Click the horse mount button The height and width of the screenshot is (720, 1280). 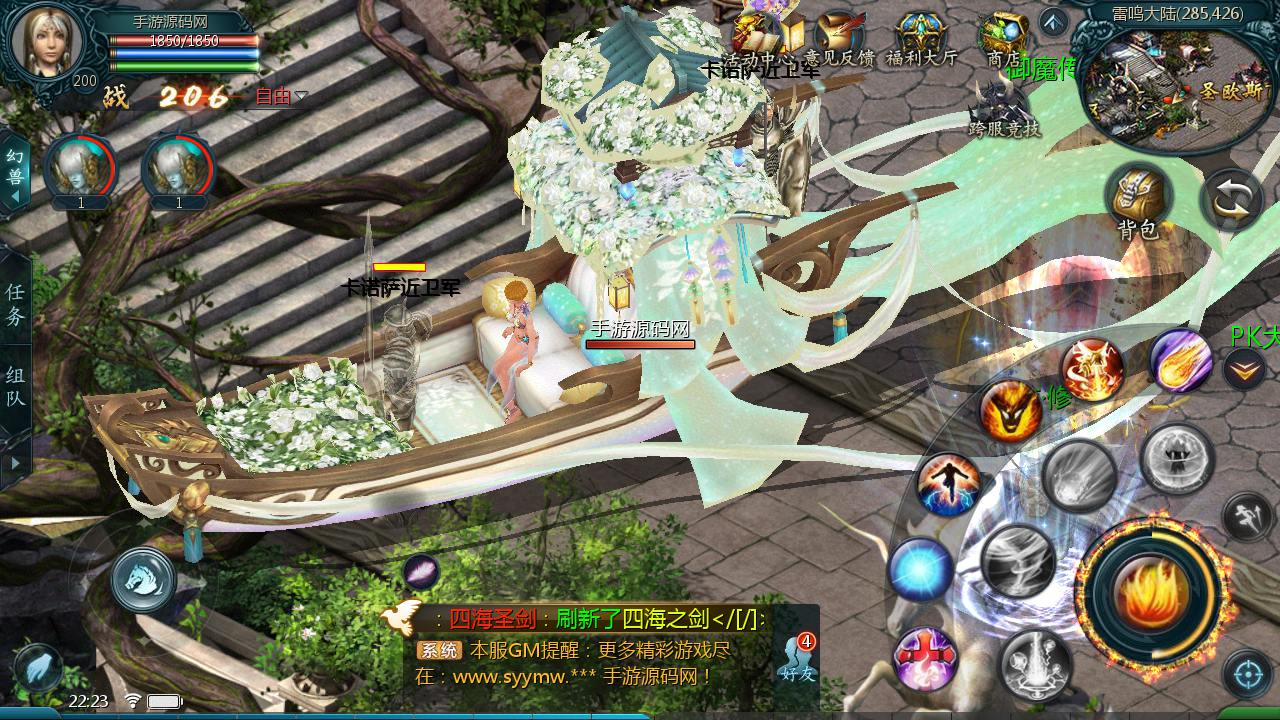point(143,579)
